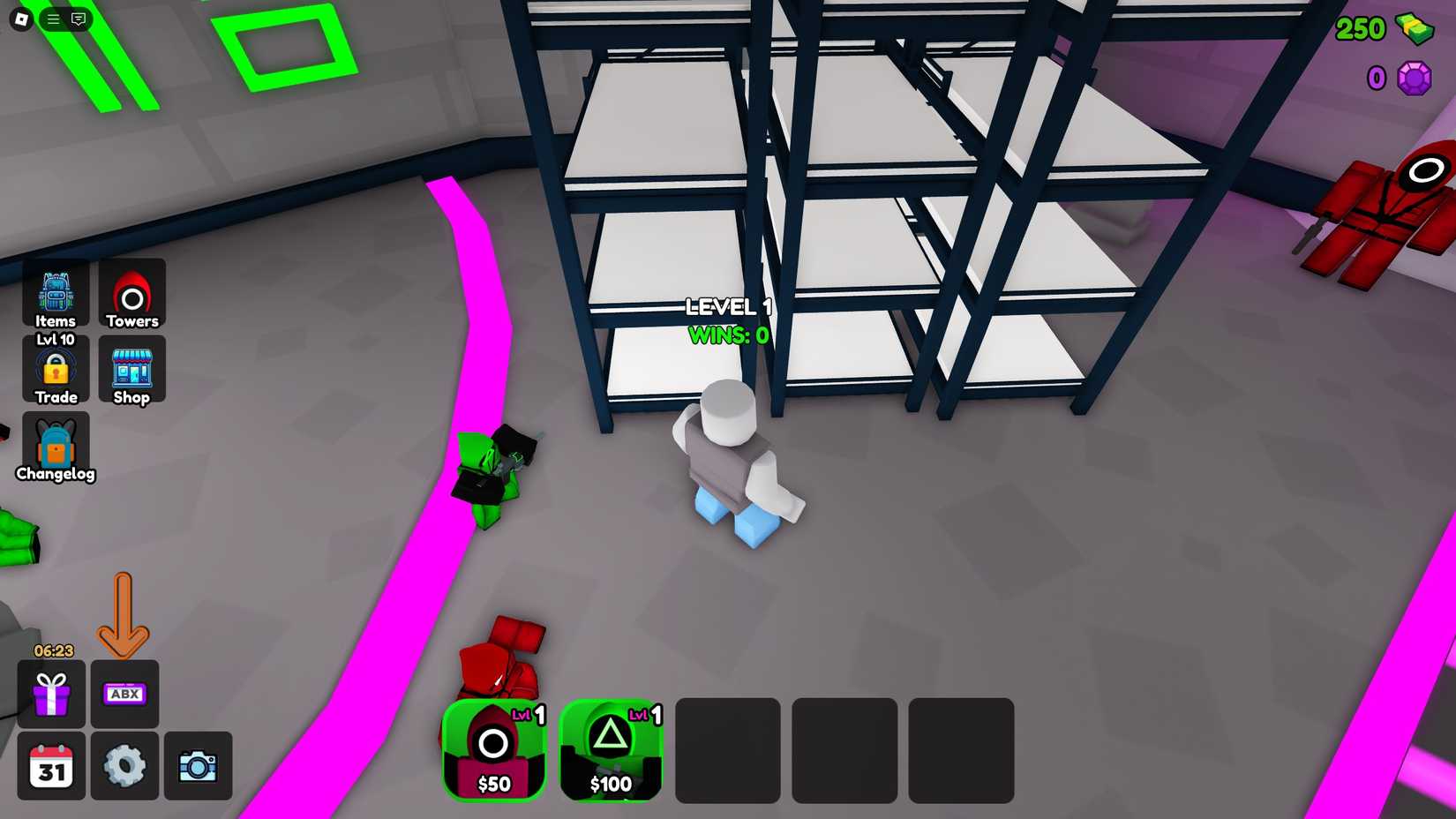Click the orange arrow indicator
Image resolution: width=1456 pixels, height=819 pixels.
point(124,615)
